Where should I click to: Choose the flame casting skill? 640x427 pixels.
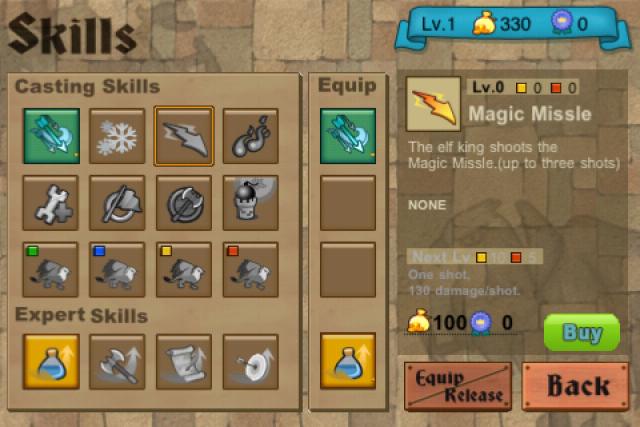(250, 135)
